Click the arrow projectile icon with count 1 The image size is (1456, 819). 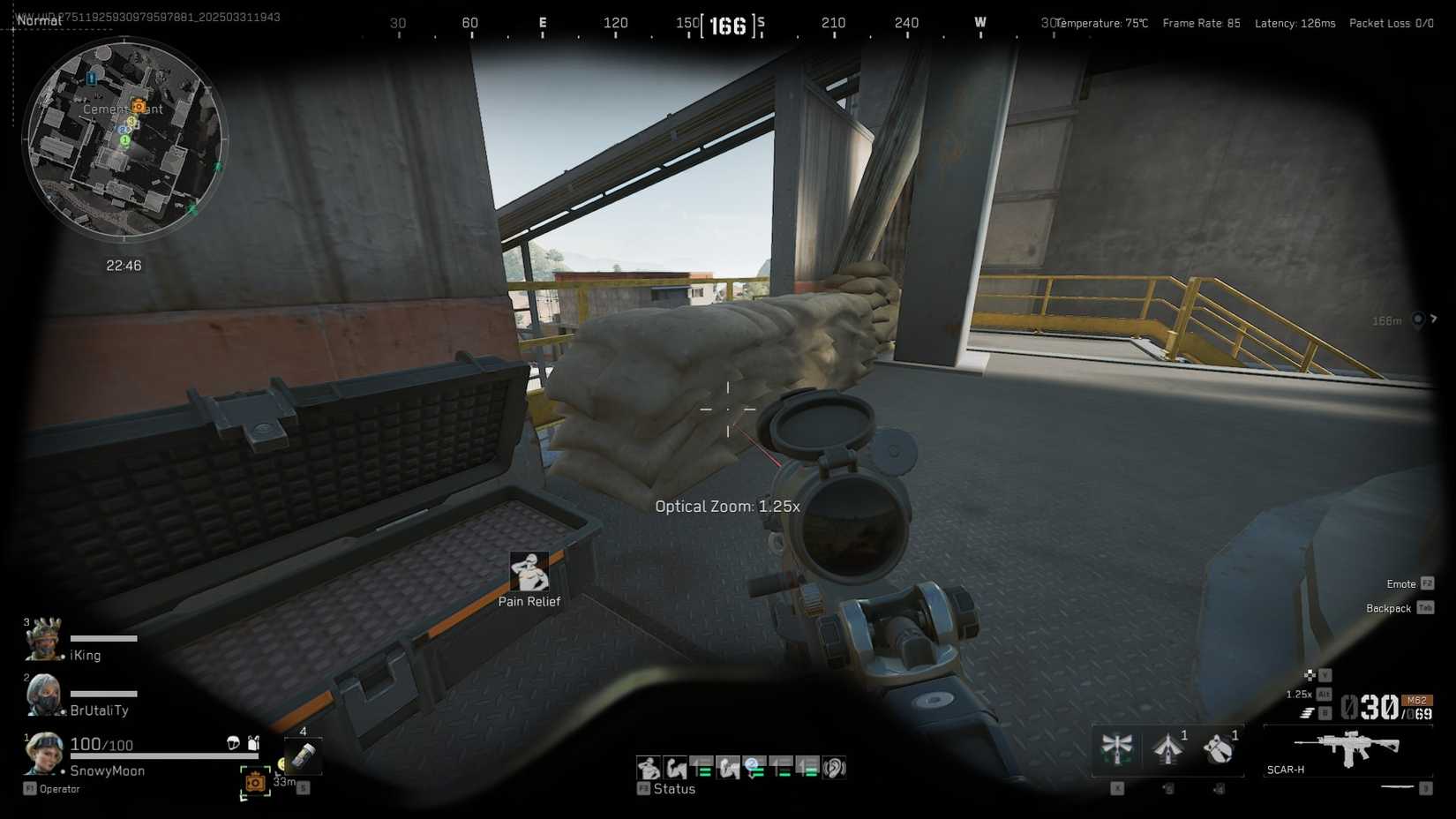(1167, 749)
